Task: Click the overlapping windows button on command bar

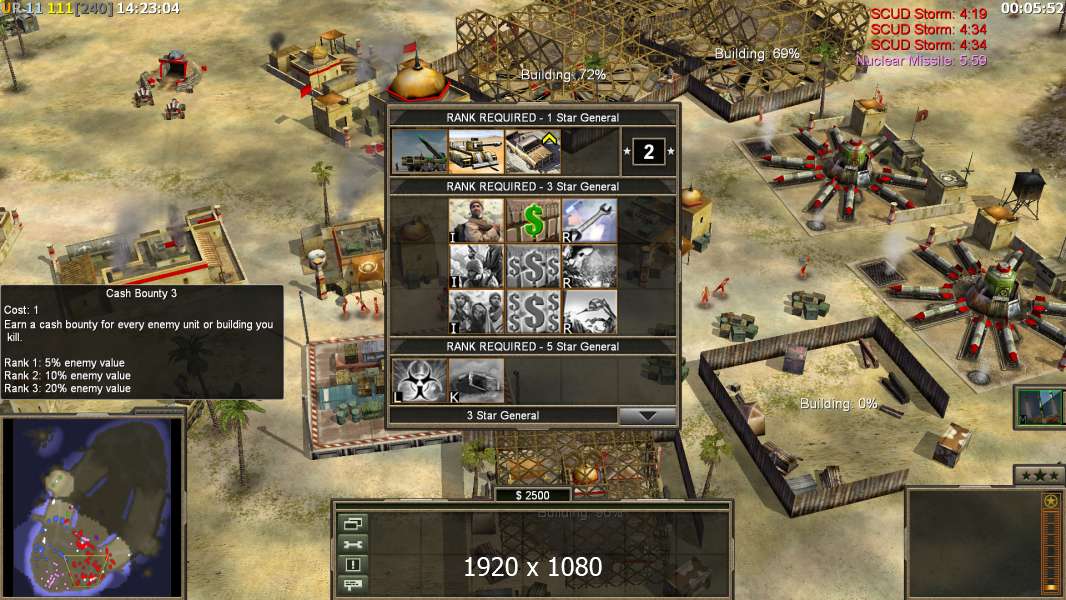Action: (353, 523)
